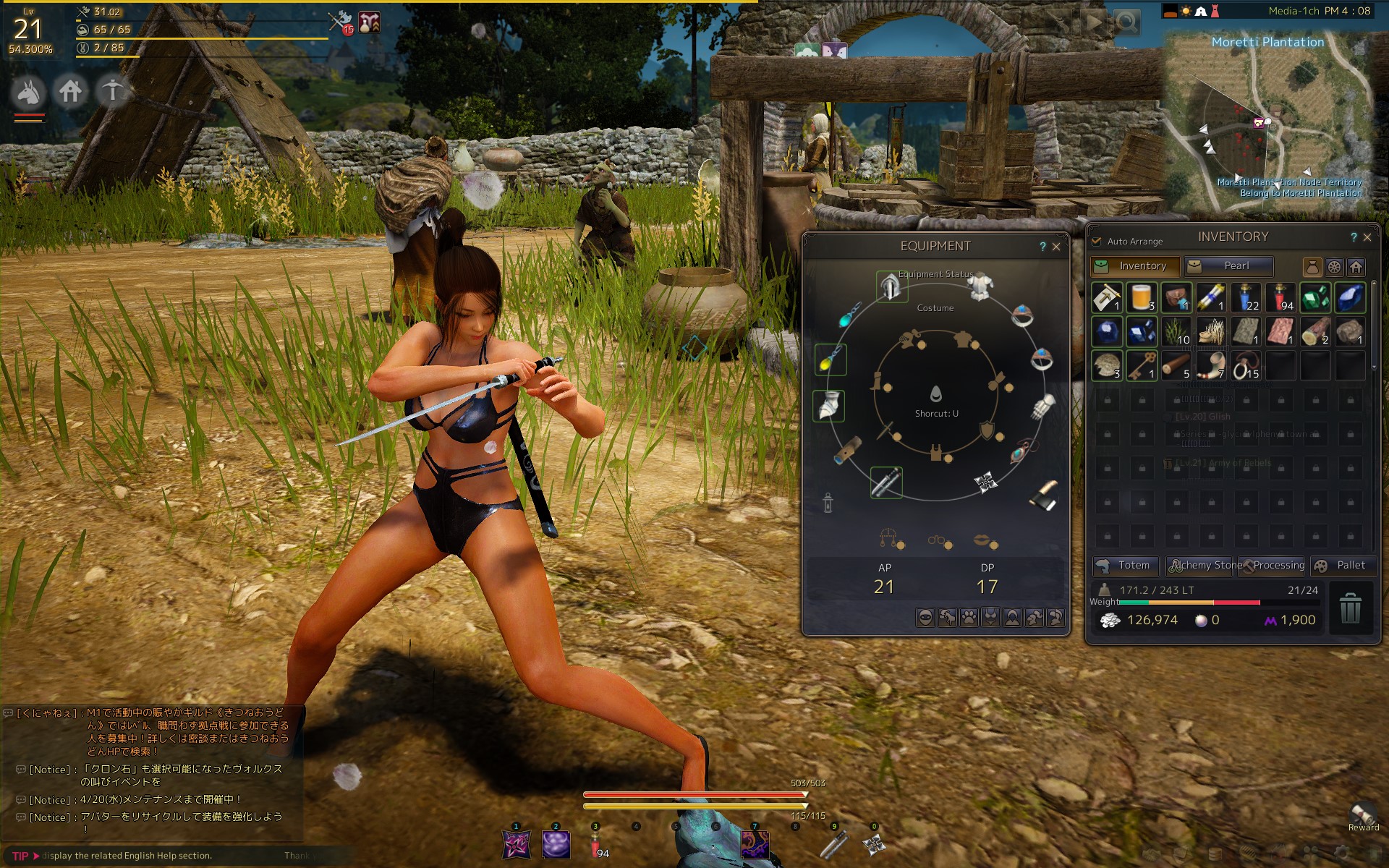
Task: Select the green emerald gem slot
Action: 1315,297
